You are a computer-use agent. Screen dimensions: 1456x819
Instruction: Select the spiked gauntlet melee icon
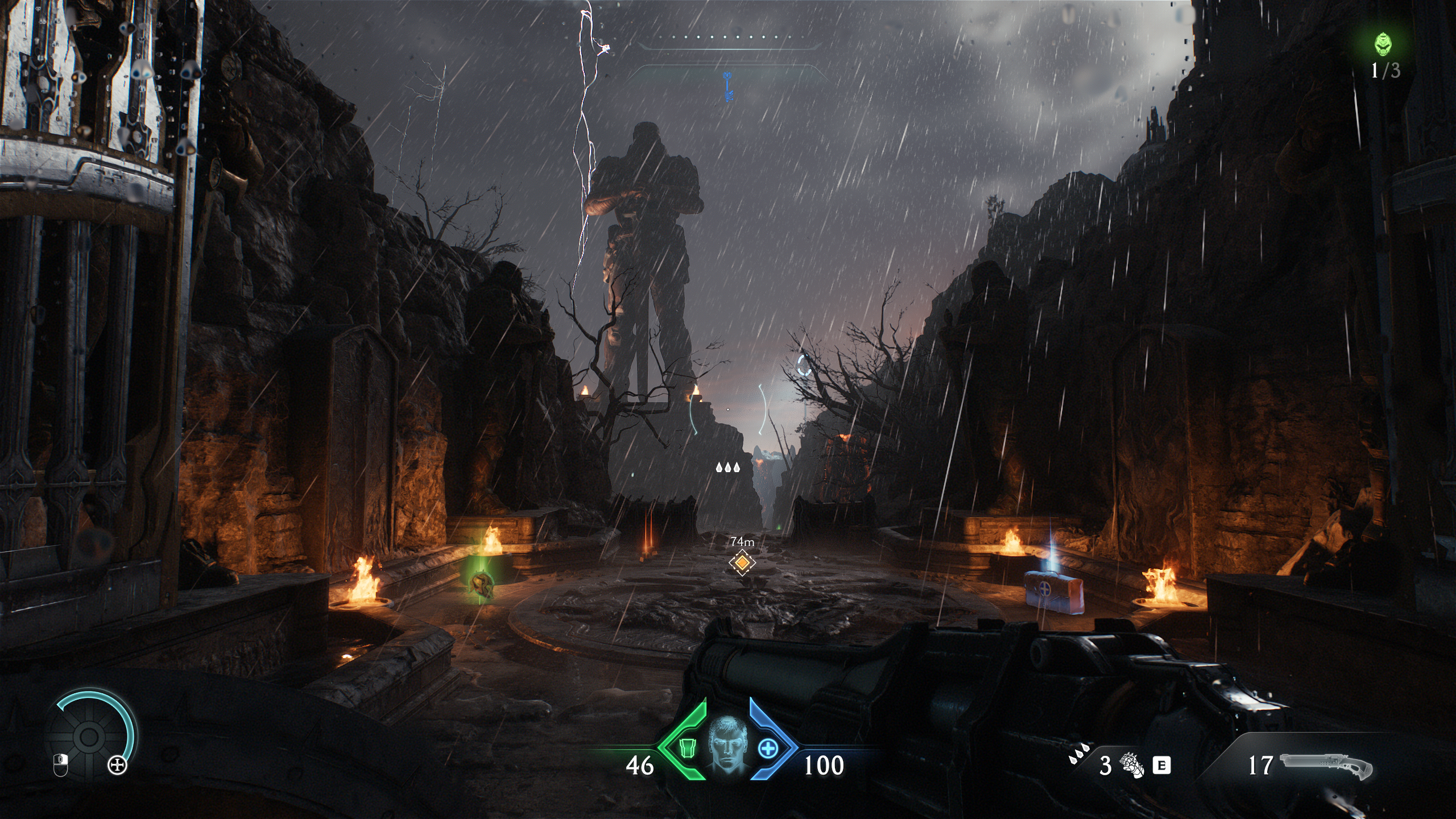[1132, 764]
